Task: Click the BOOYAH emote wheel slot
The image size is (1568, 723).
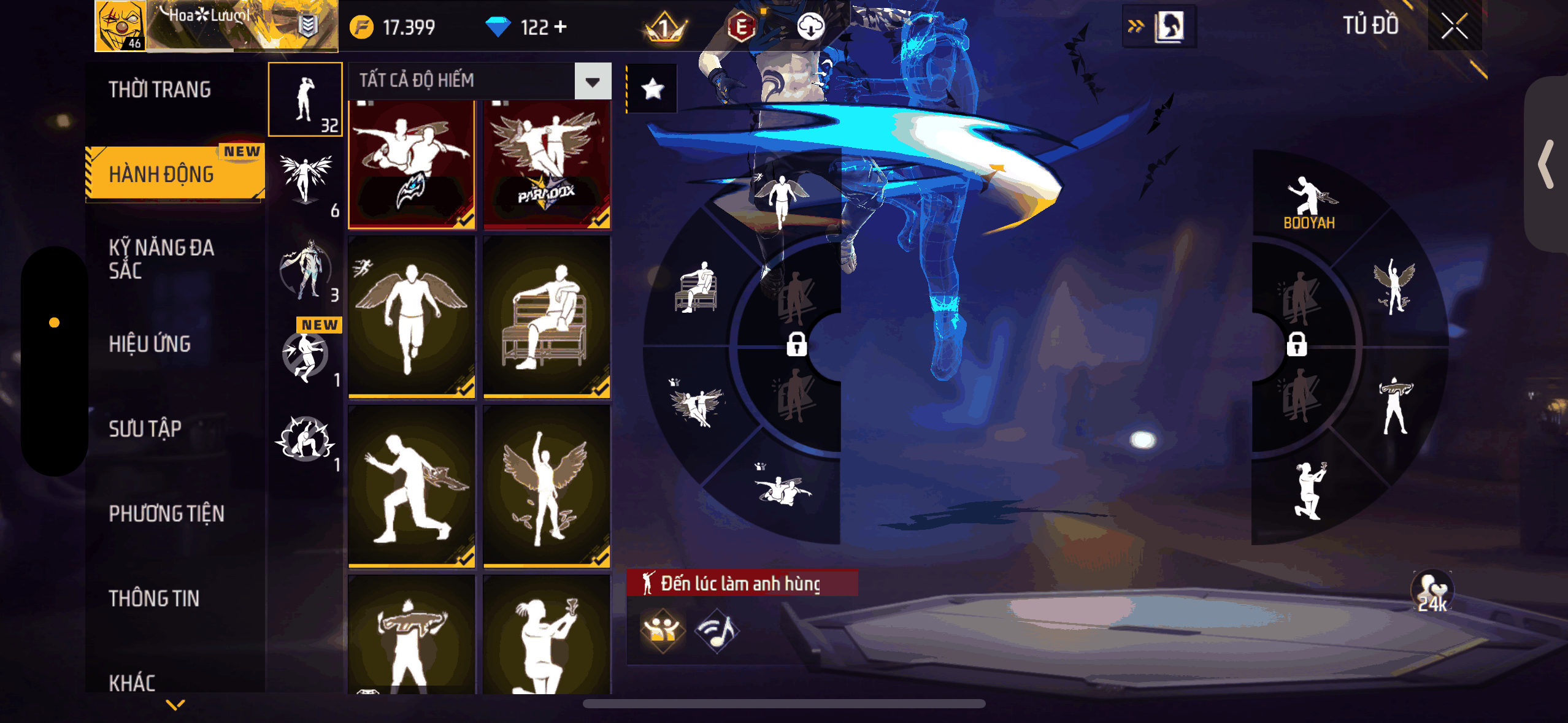Action: (1309, 202)
